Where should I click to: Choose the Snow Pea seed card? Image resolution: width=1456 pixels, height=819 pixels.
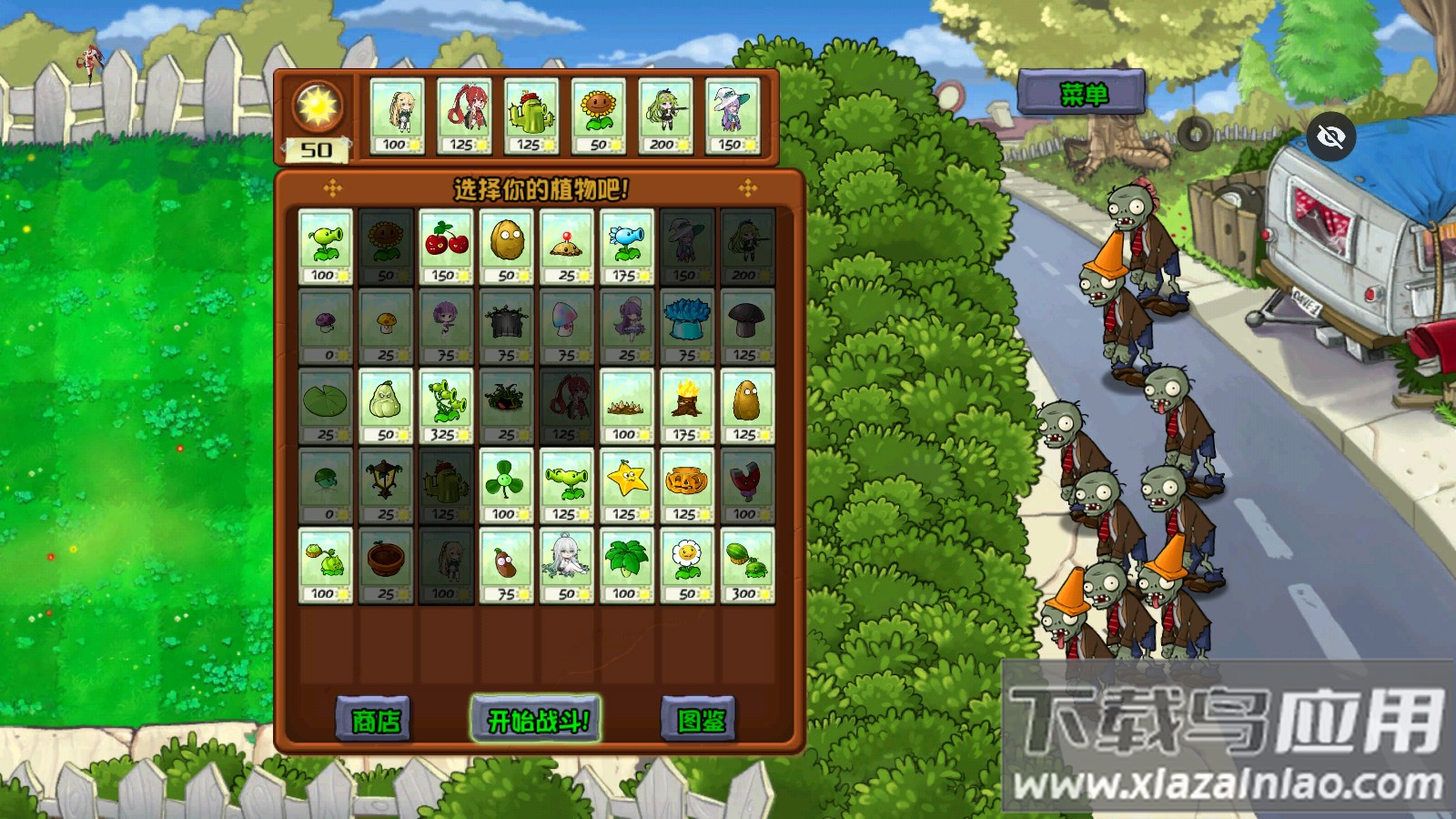[x=627, y=247]
